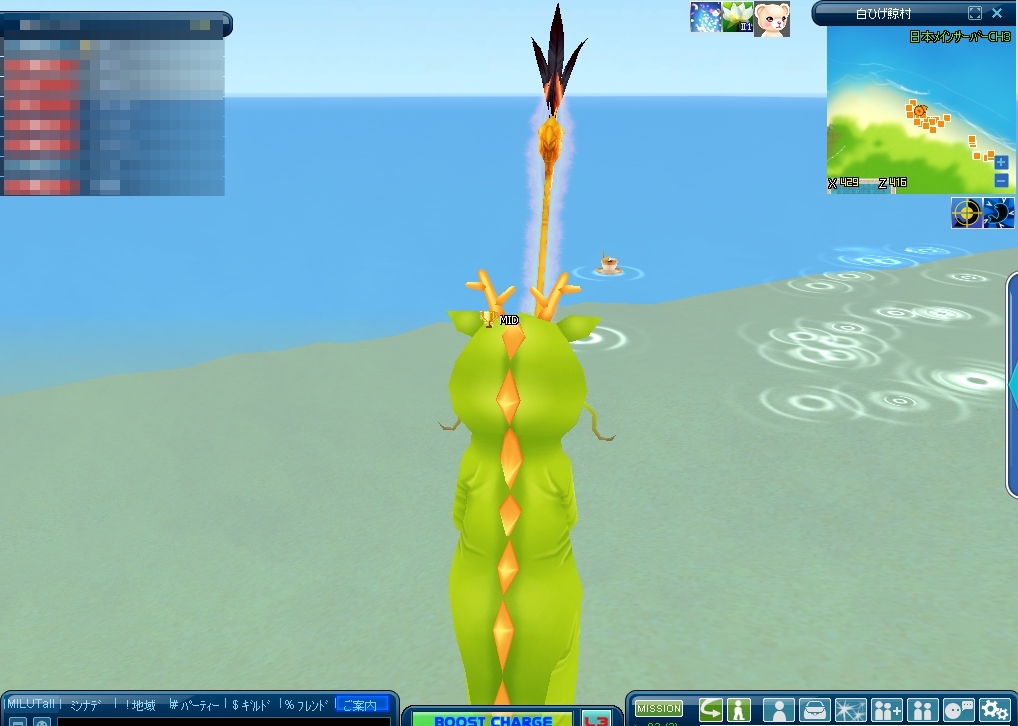
Task: Open the bag inventory
Action: pos(814,710)
